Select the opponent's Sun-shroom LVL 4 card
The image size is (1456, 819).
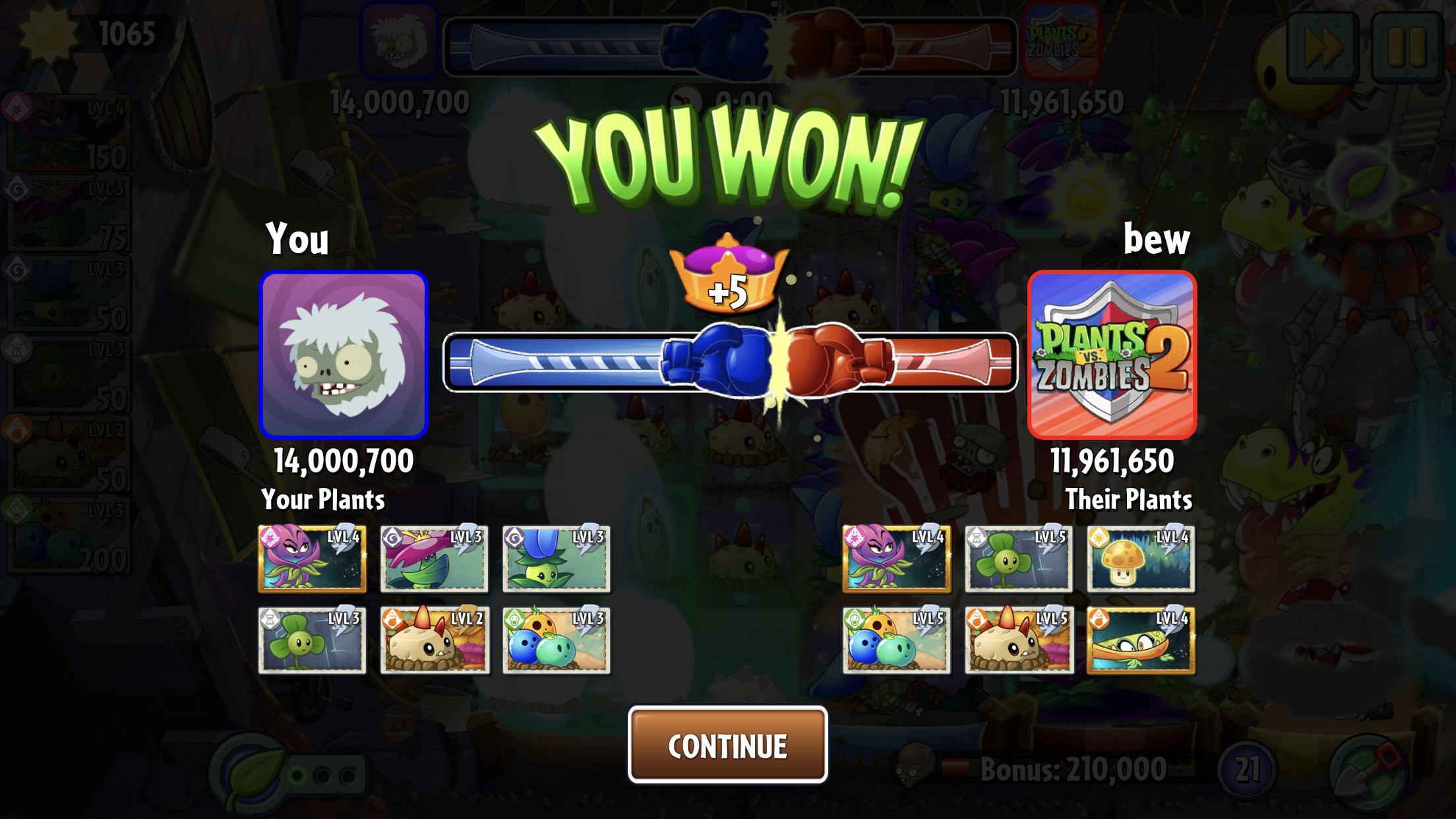pyautogui.click(x=1141, y=559)
